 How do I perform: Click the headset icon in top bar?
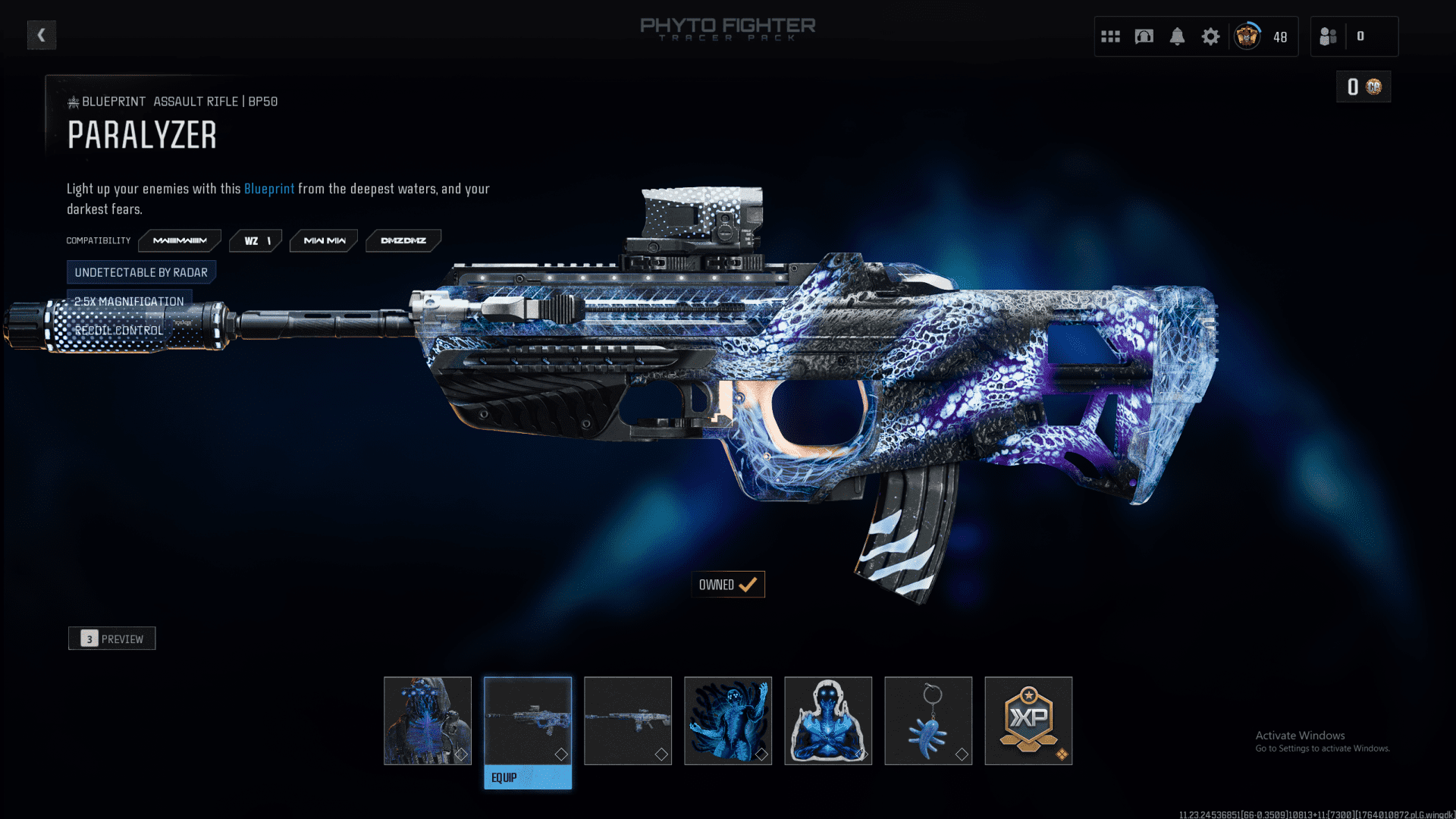pyautogui.click(x=1144, y=36)
